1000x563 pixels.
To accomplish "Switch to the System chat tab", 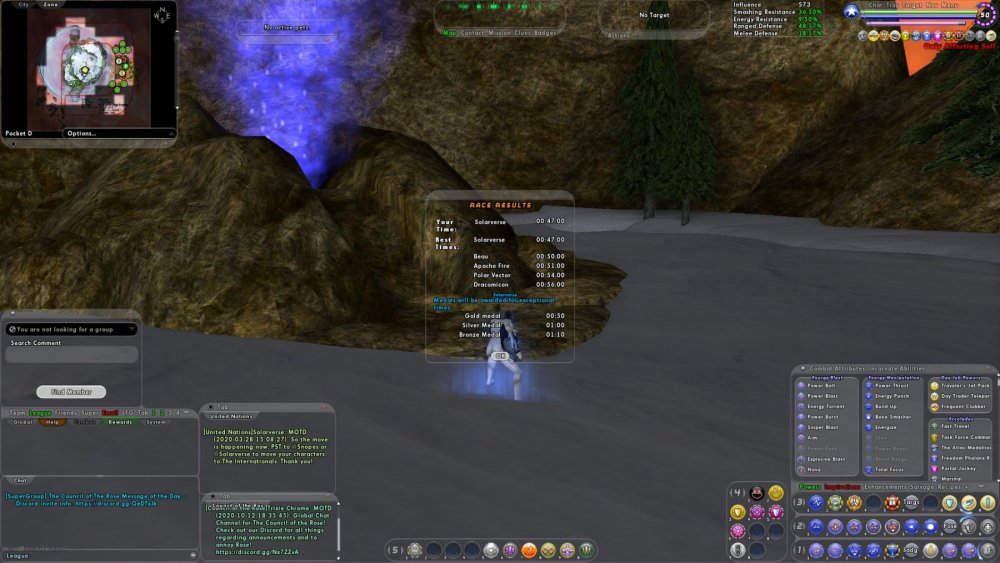I will [156, 422].
